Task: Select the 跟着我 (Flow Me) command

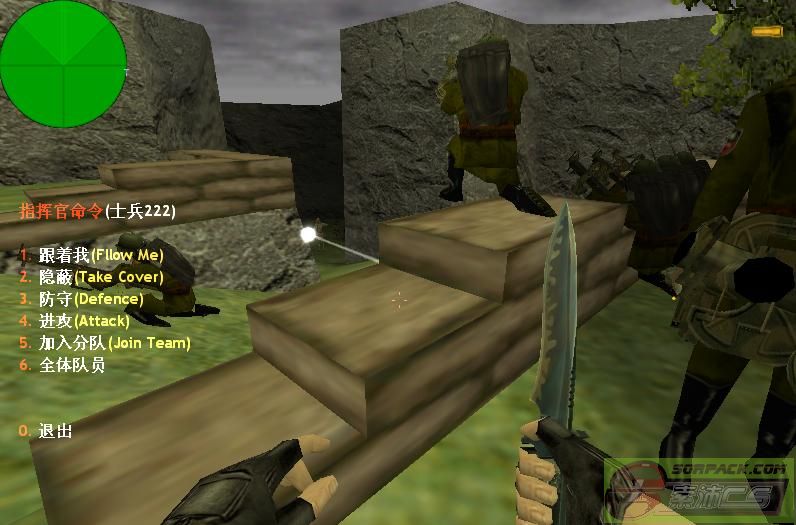Action: point(100,255)
